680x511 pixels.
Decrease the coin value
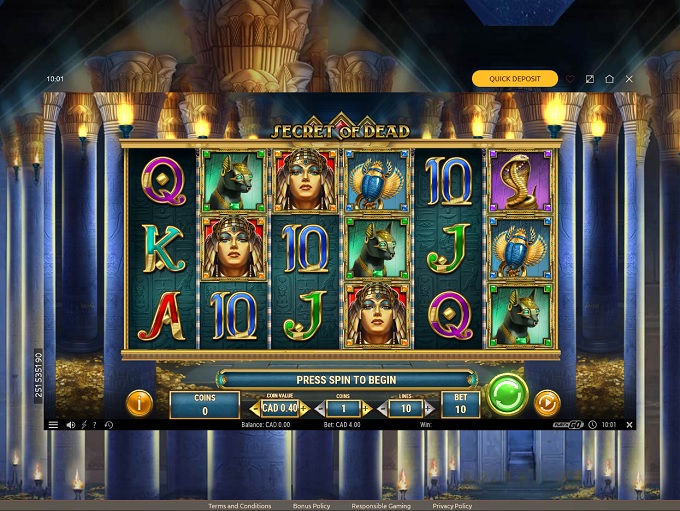point(255,409)
